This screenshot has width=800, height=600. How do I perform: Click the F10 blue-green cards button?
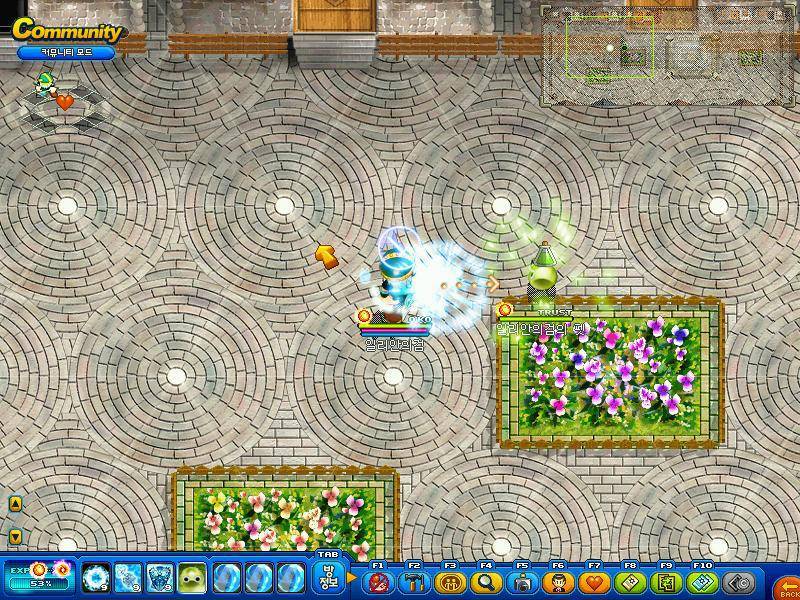[x=703, y=581]
